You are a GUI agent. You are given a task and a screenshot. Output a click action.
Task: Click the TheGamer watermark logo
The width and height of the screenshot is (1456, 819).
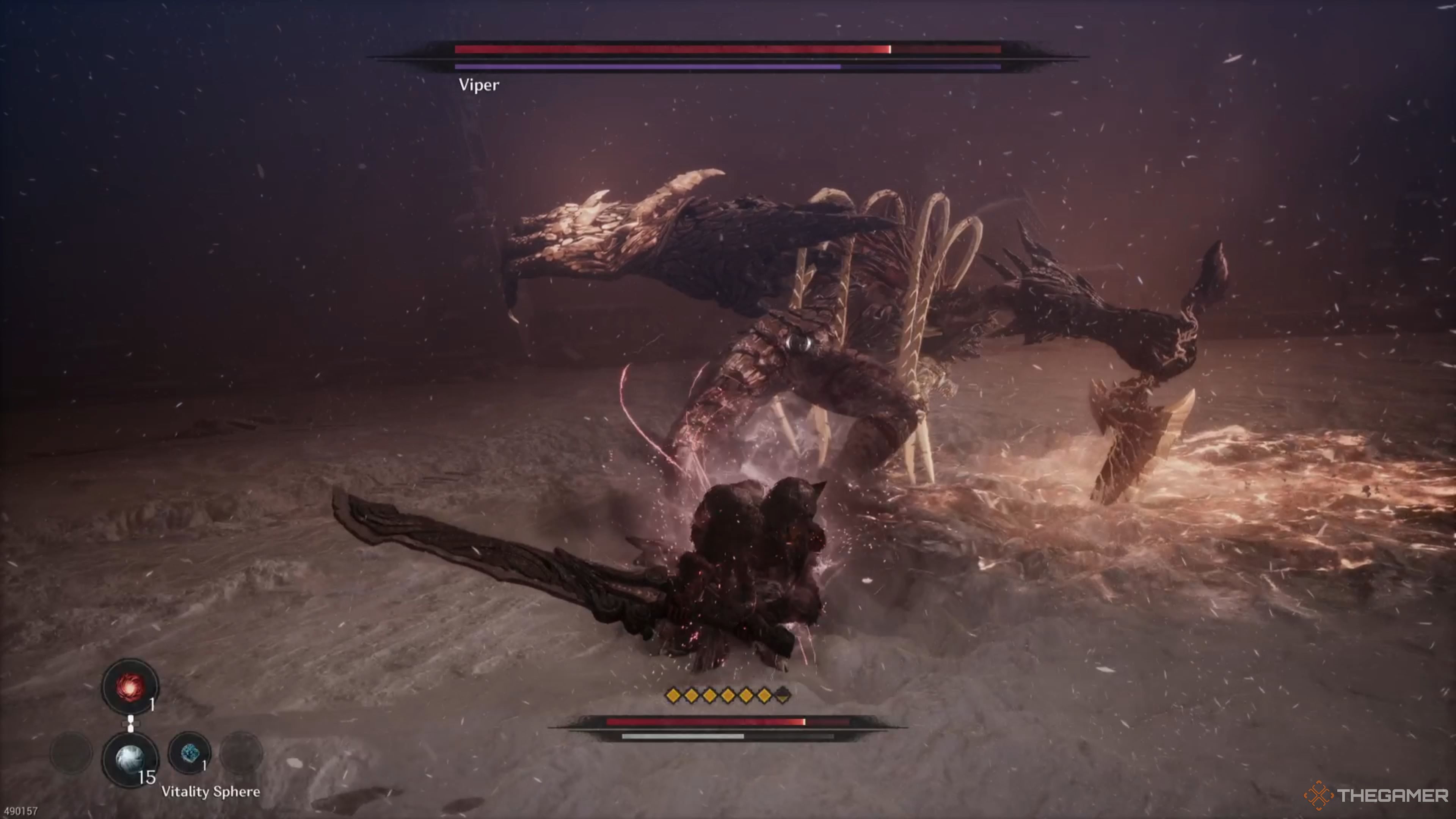coord(1376,796)
